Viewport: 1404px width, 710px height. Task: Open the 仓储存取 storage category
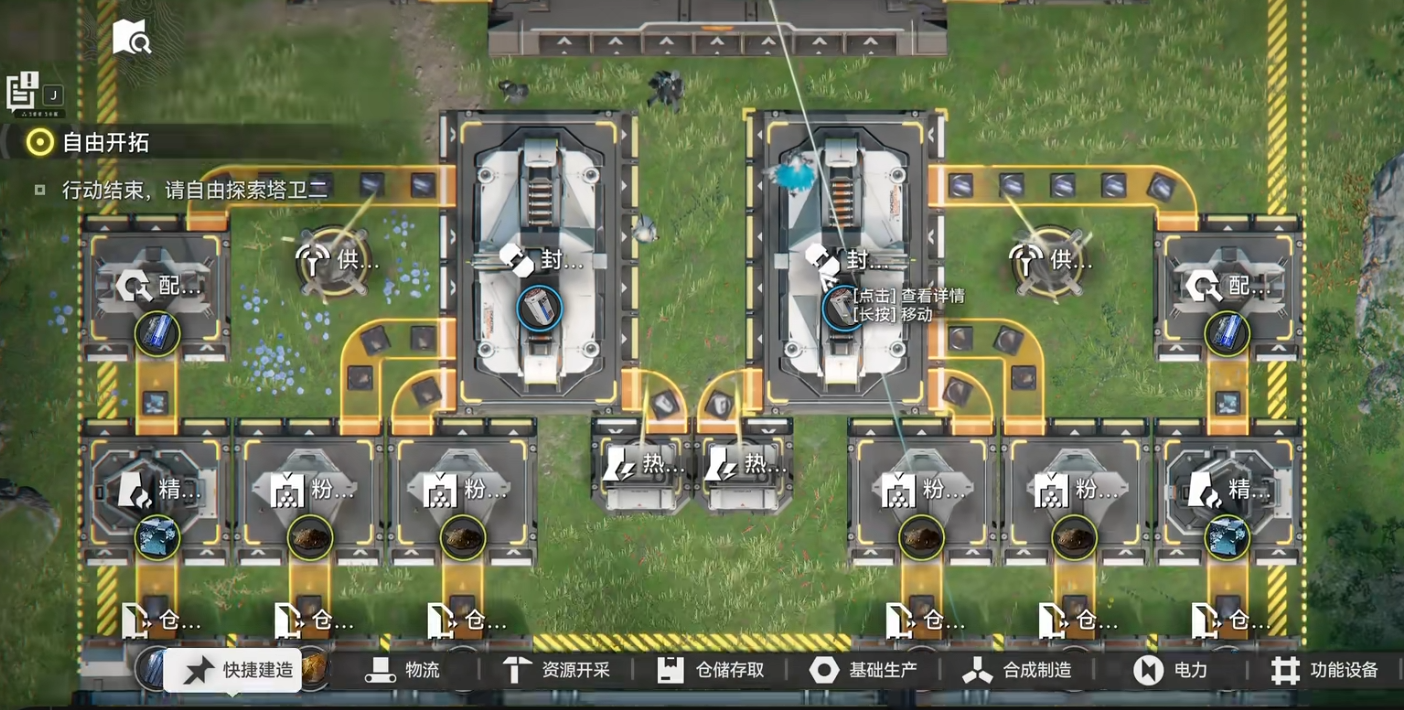click(x=710, y=670)
